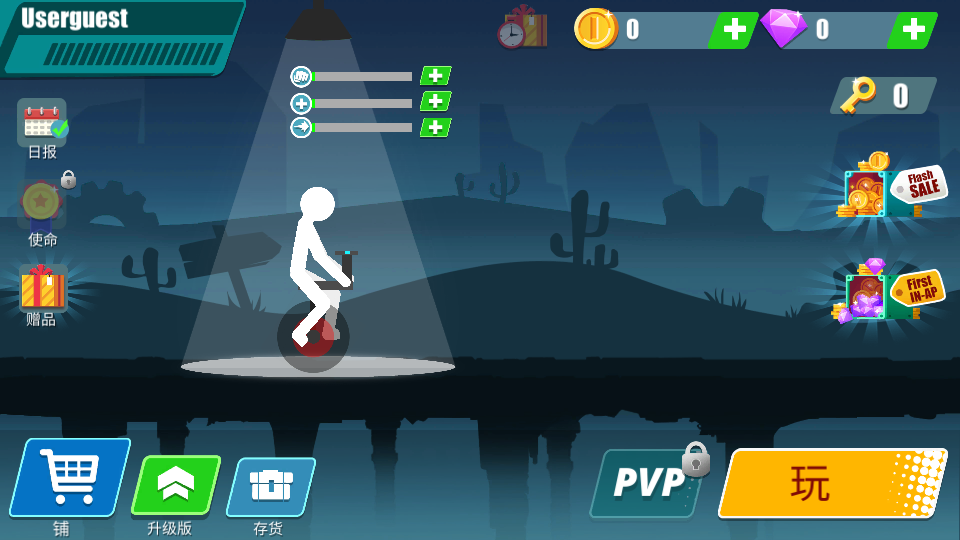Add more gold coins with the plus button
This screenshot has width=960, height=540.
[x=733, y=30]
